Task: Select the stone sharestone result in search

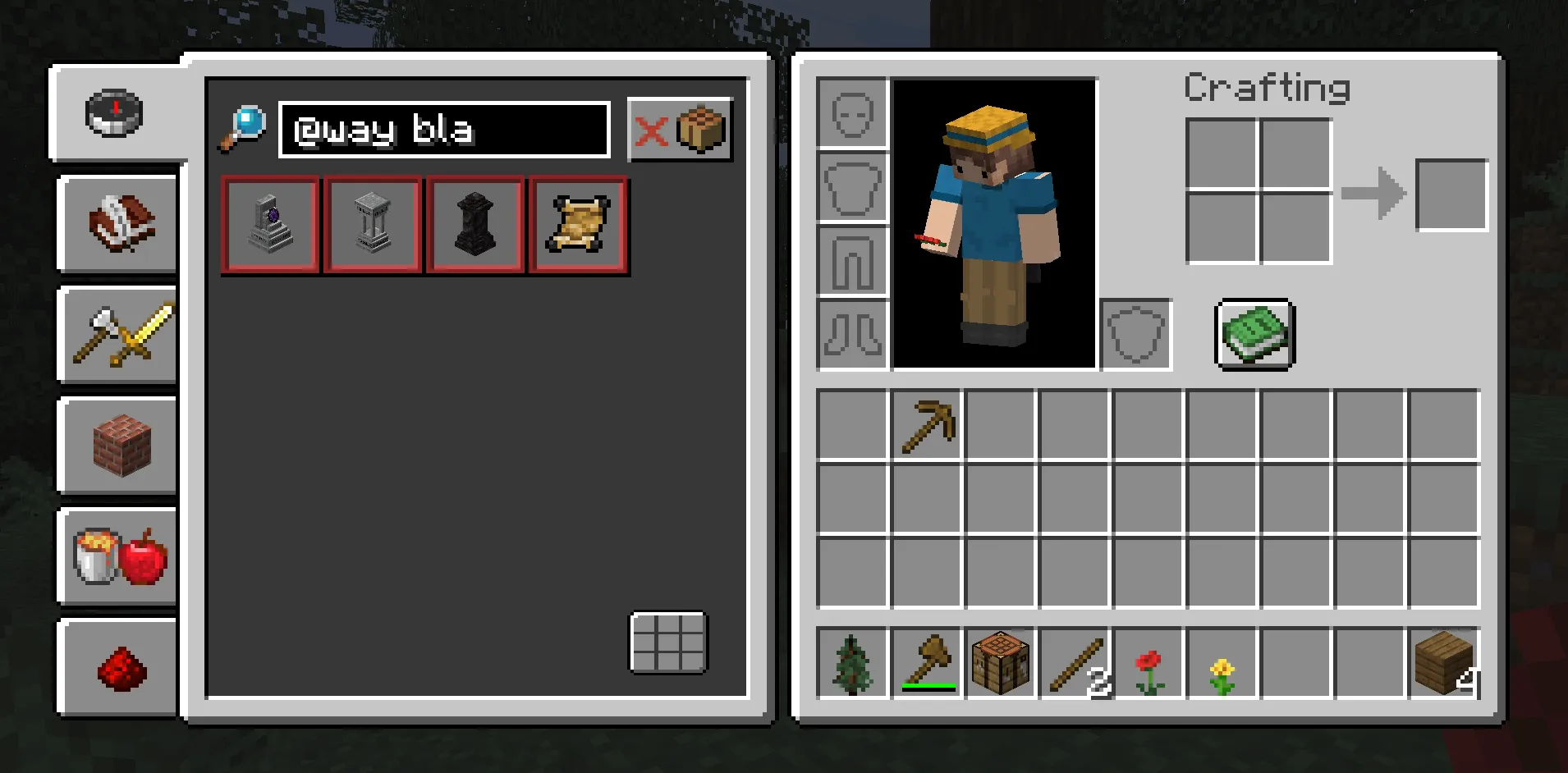Action: [x=373, y=226]
